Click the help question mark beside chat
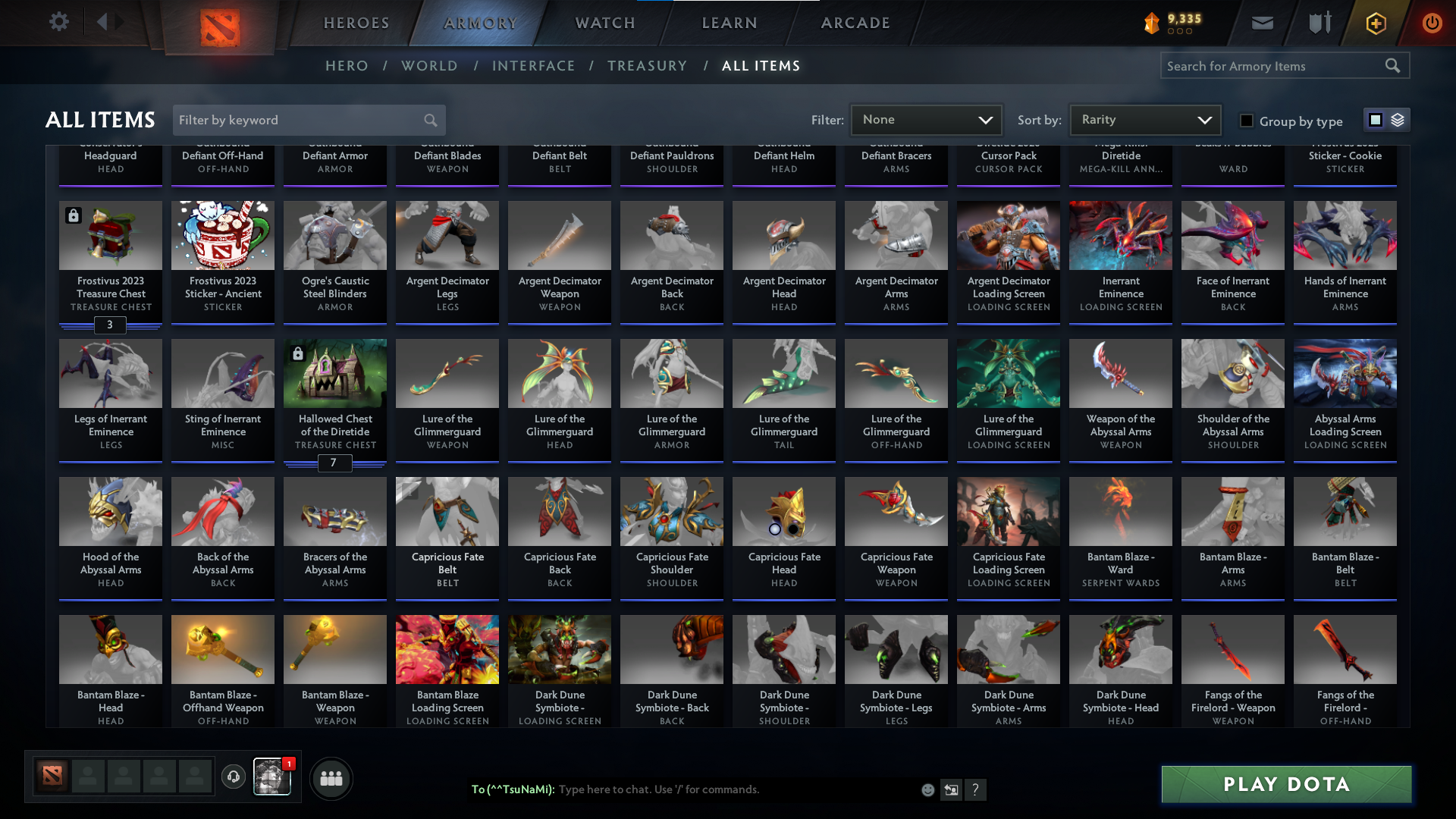 (x=977, y=789)
